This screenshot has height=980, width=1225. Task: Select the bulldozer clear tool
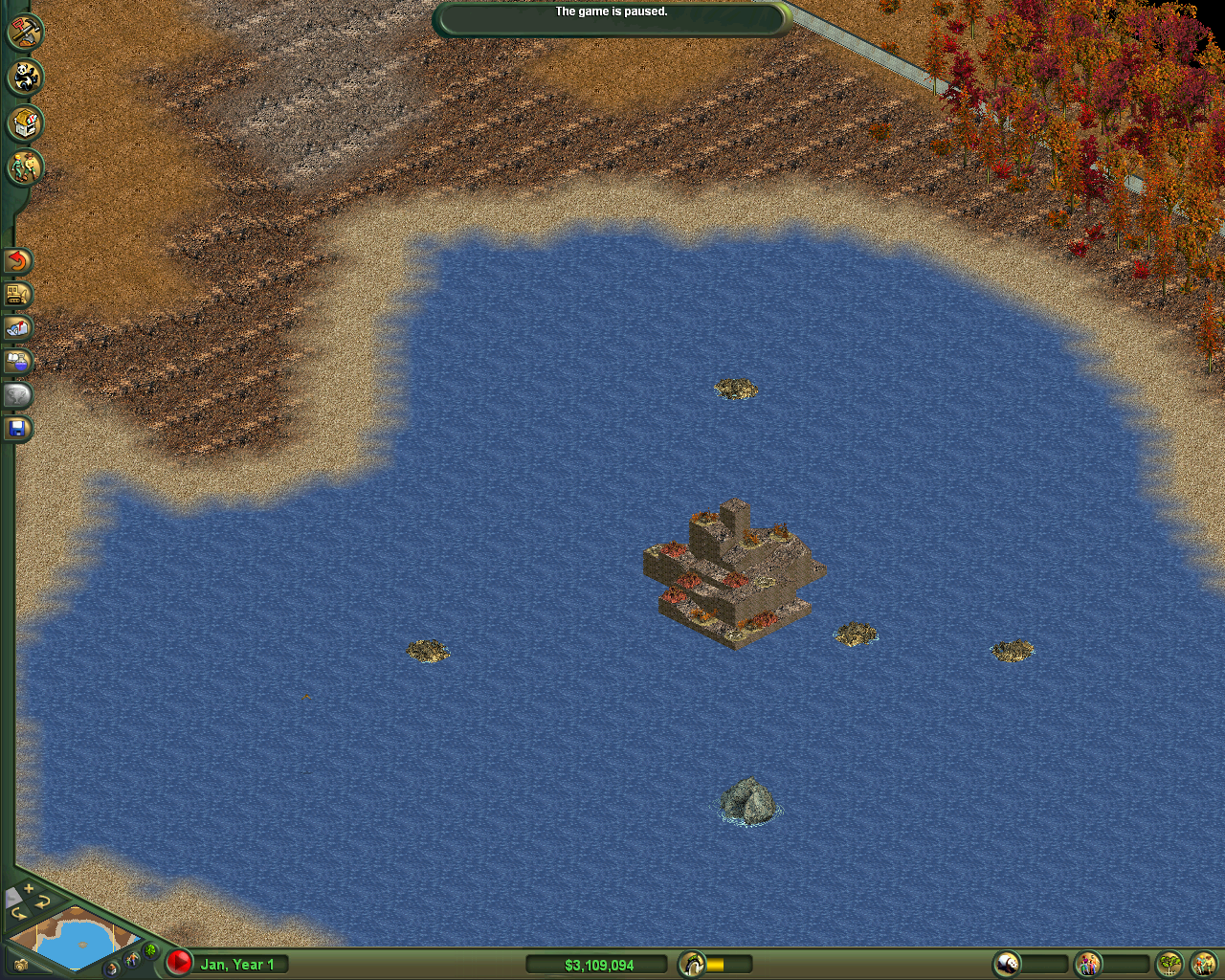pos(17,295)
